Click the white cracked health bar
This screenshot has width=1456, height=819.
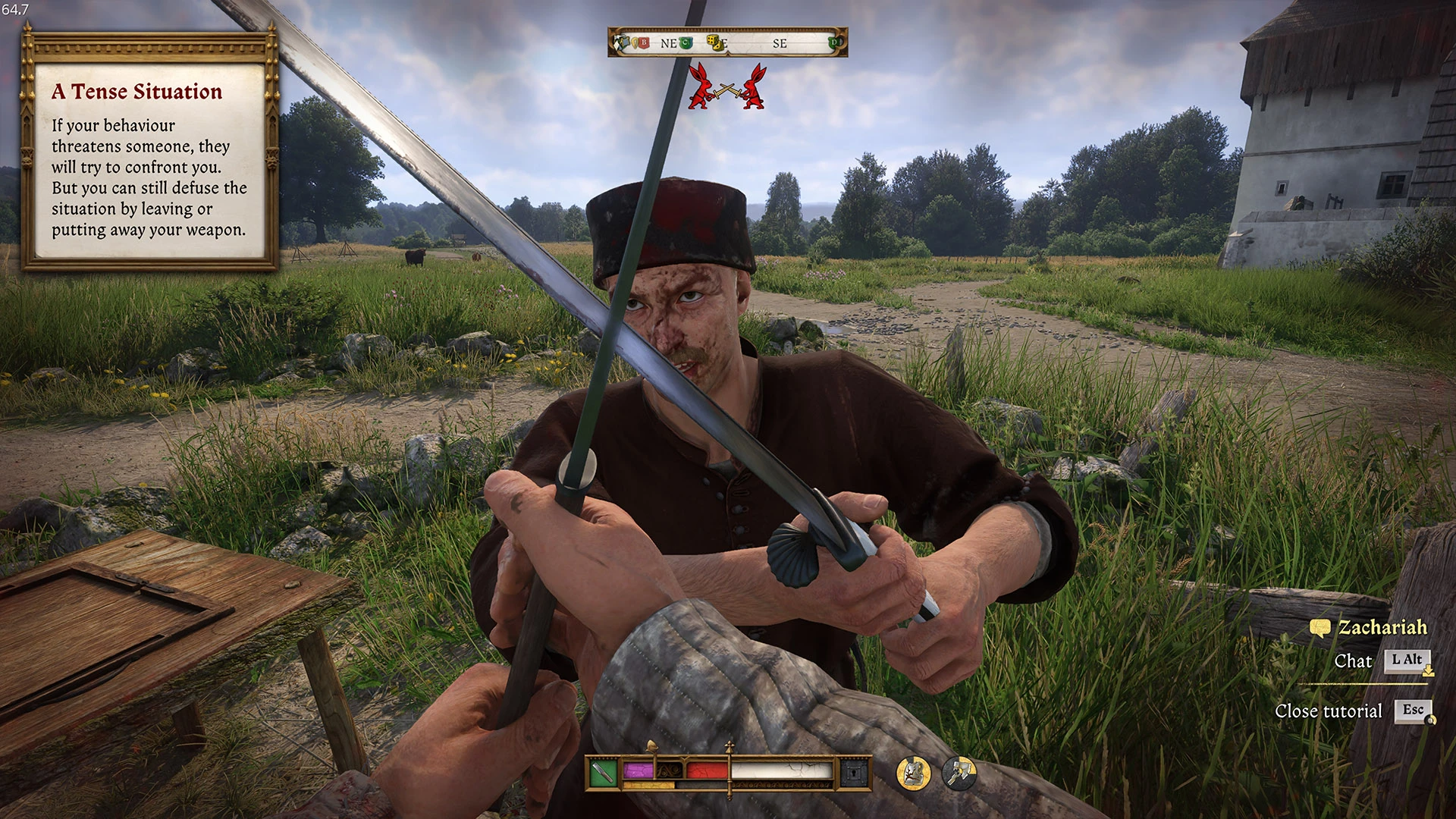tap(780, 770)
